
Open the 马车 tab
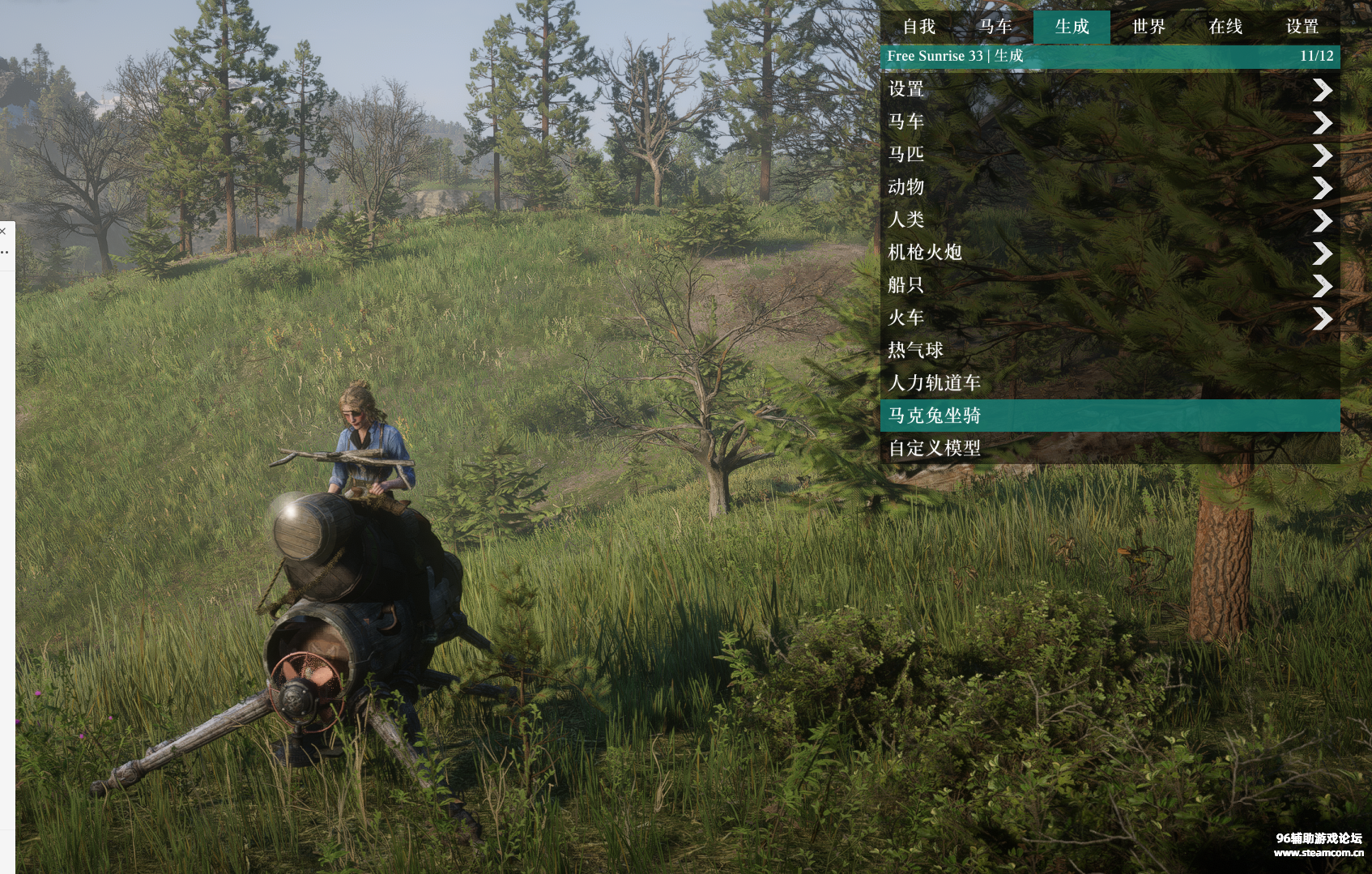pos(995,27)
